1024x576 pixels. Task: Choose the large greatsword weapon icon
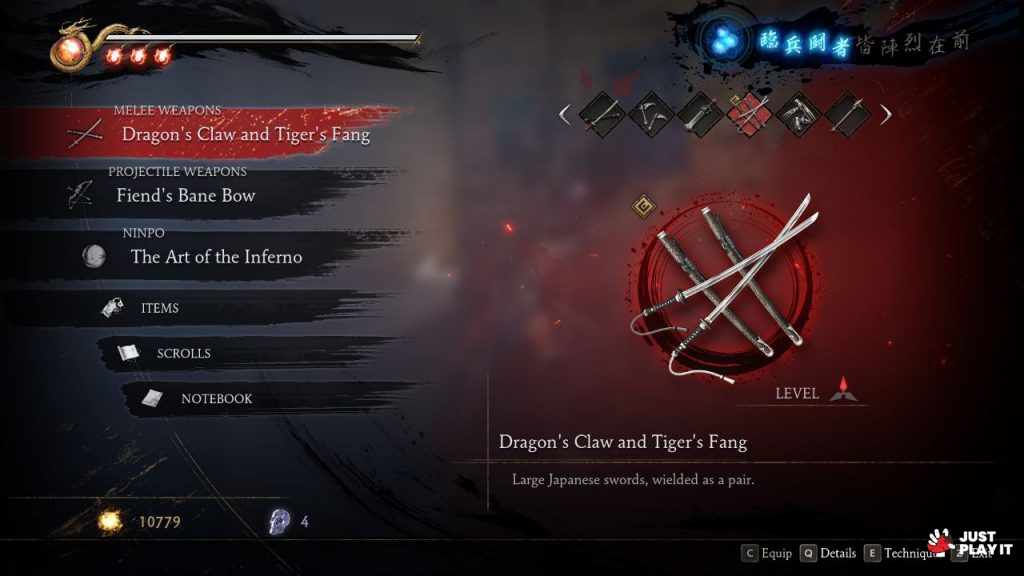(x=700, y=114)
